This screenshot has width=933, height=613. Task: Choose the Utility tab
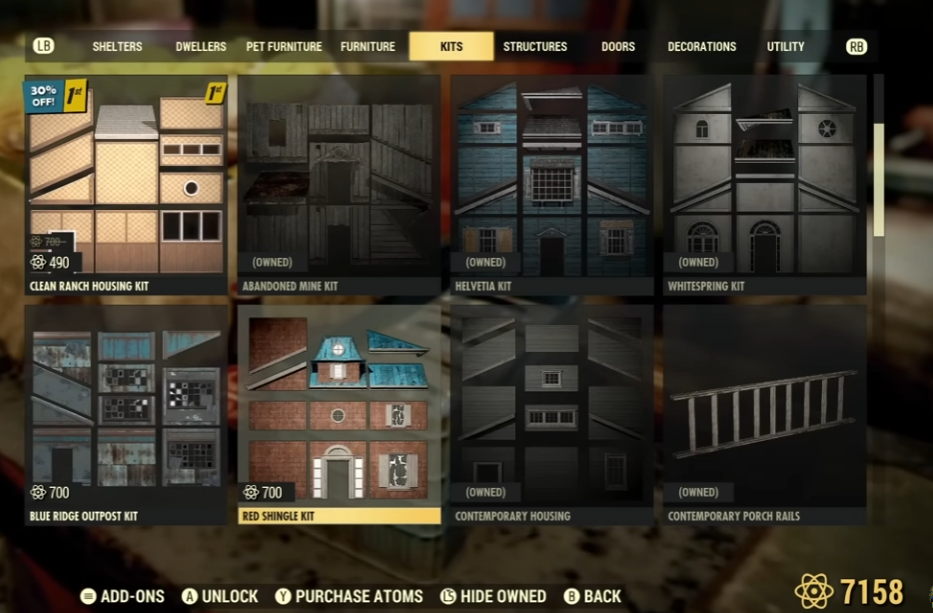pos(785,46)
